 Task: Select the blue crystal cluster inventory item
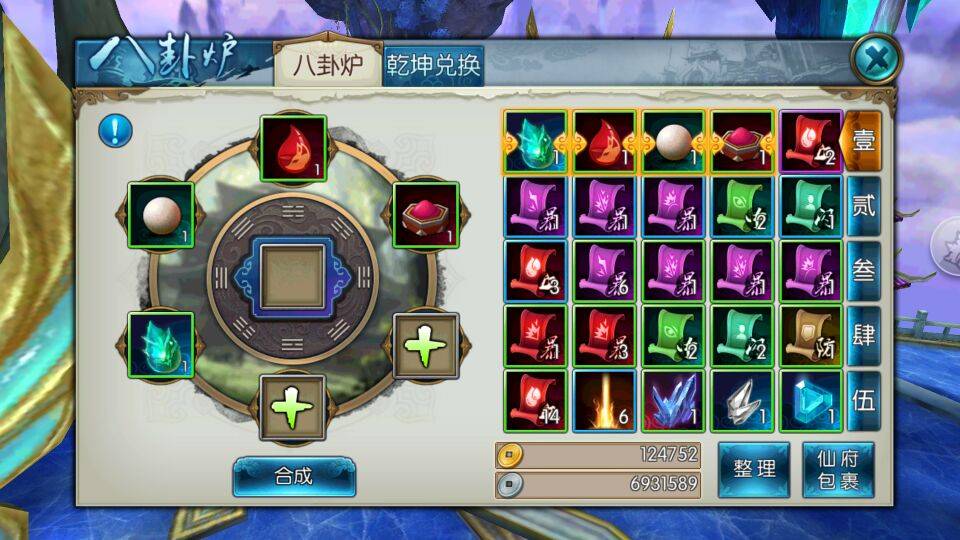point(673,401)
